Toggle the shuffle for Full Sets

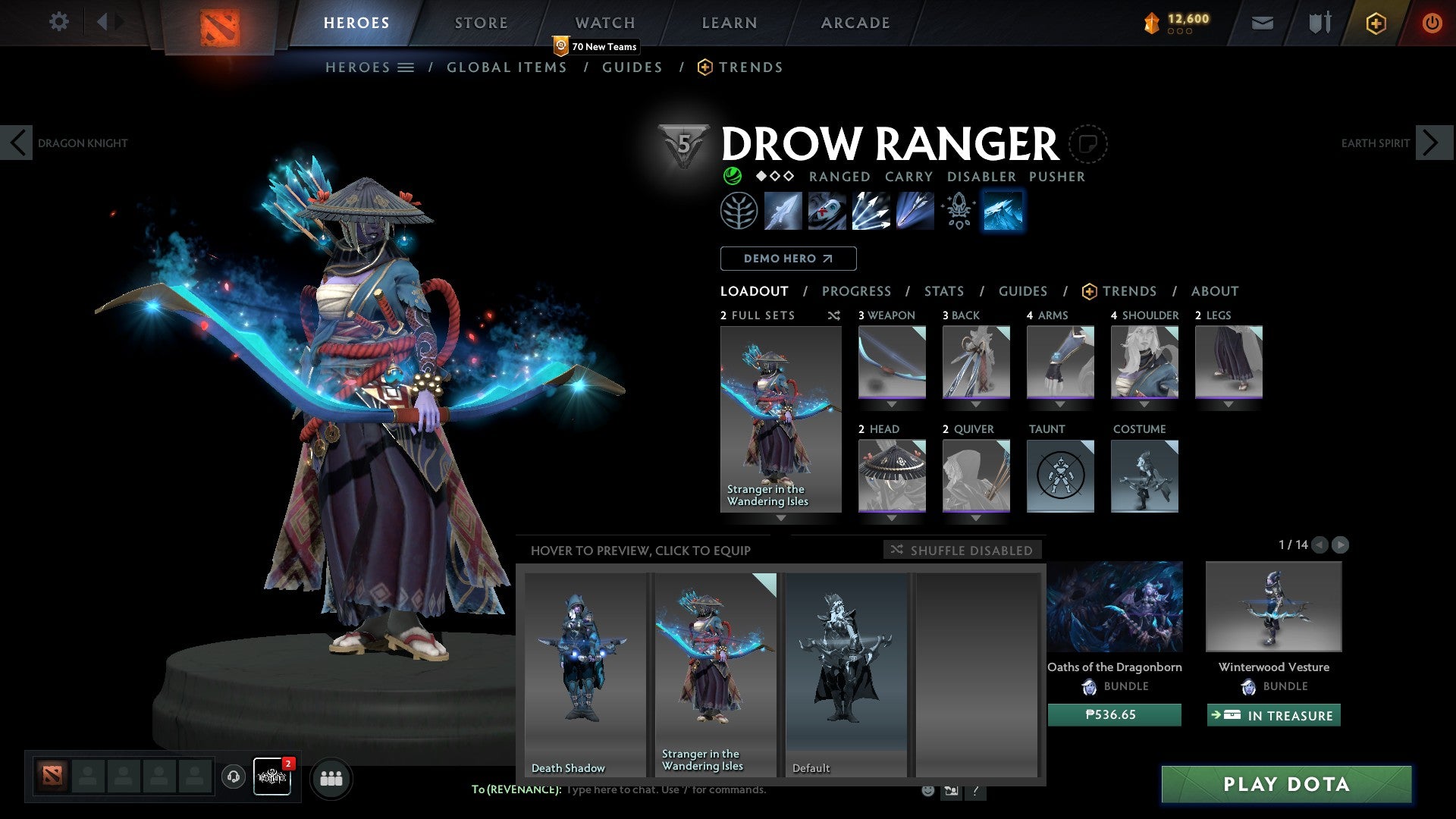coord(834,315)
